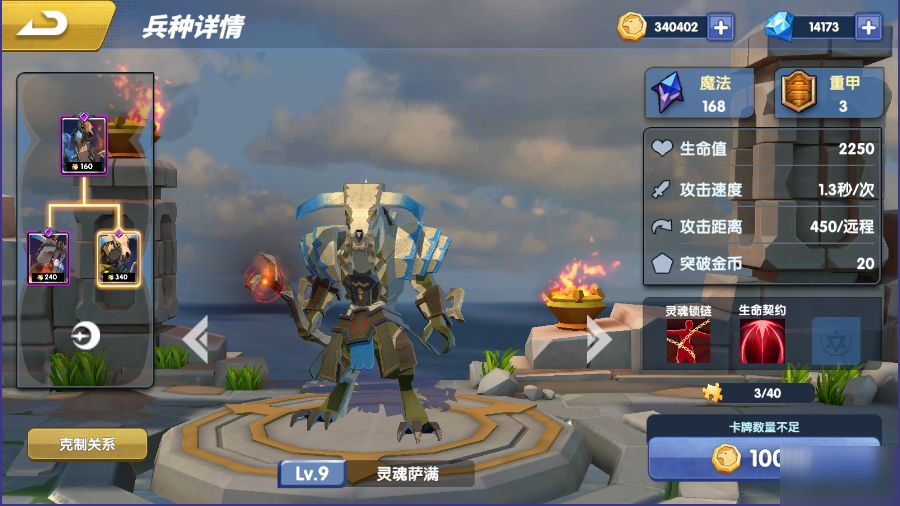Click the gold coin upgrade button
Screen dimensions: 900x506
(764, 459)
